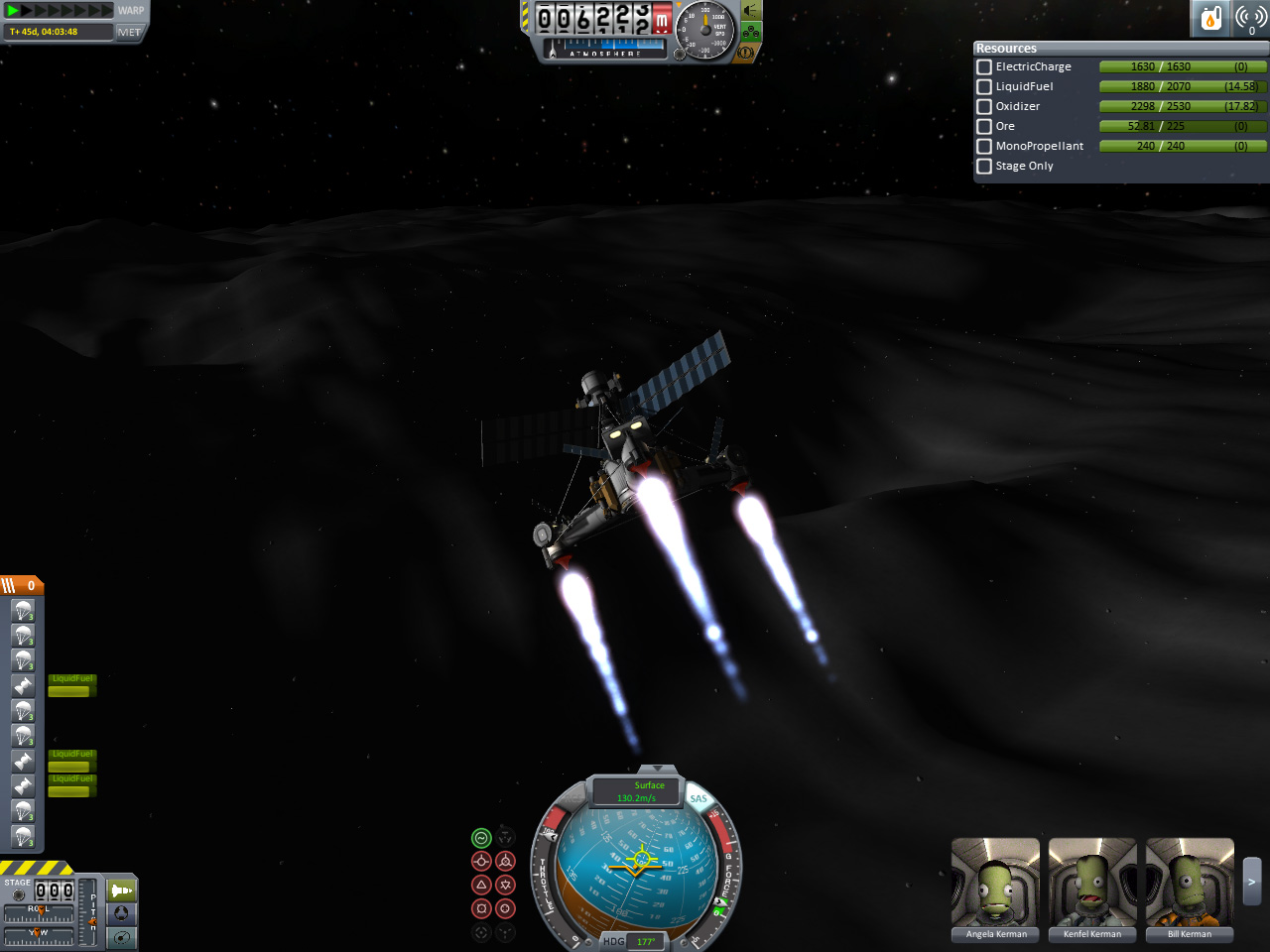Toggle the ElectricCharge resource checkbox
This screenshot has height=952, width=1270.
tap(984, 67)
